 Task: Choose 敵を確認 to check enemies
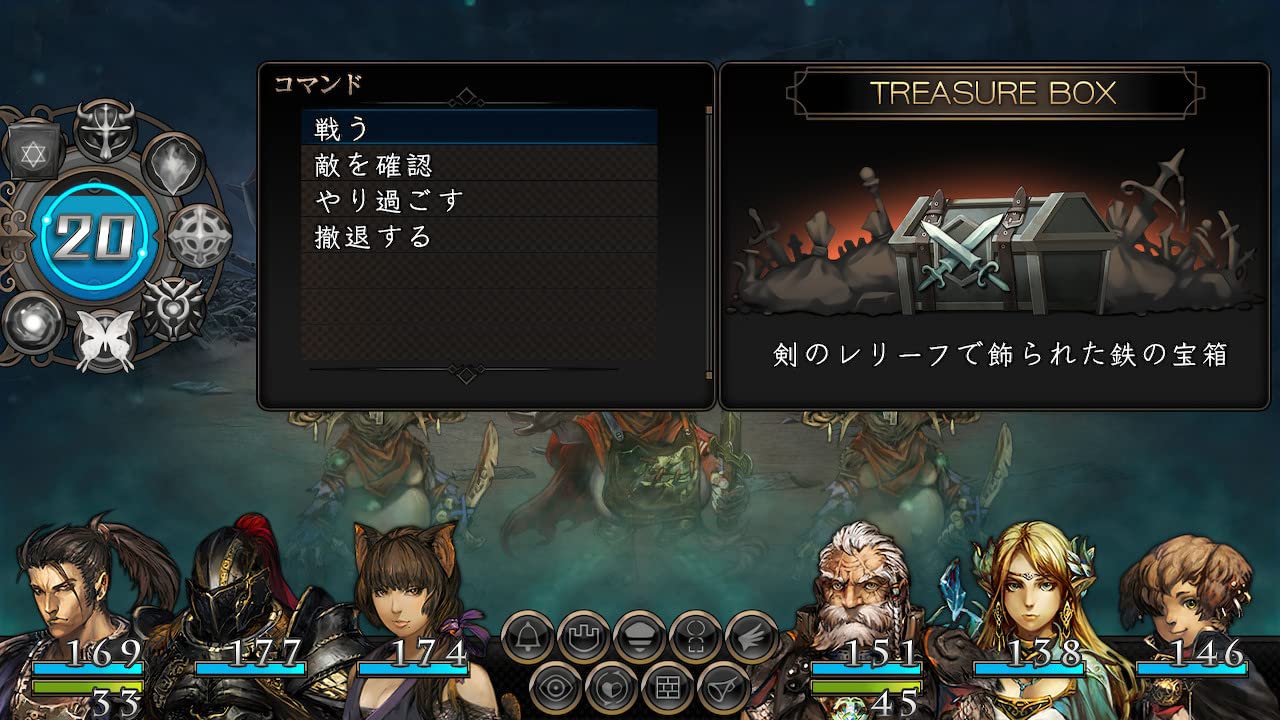[479, 164]
